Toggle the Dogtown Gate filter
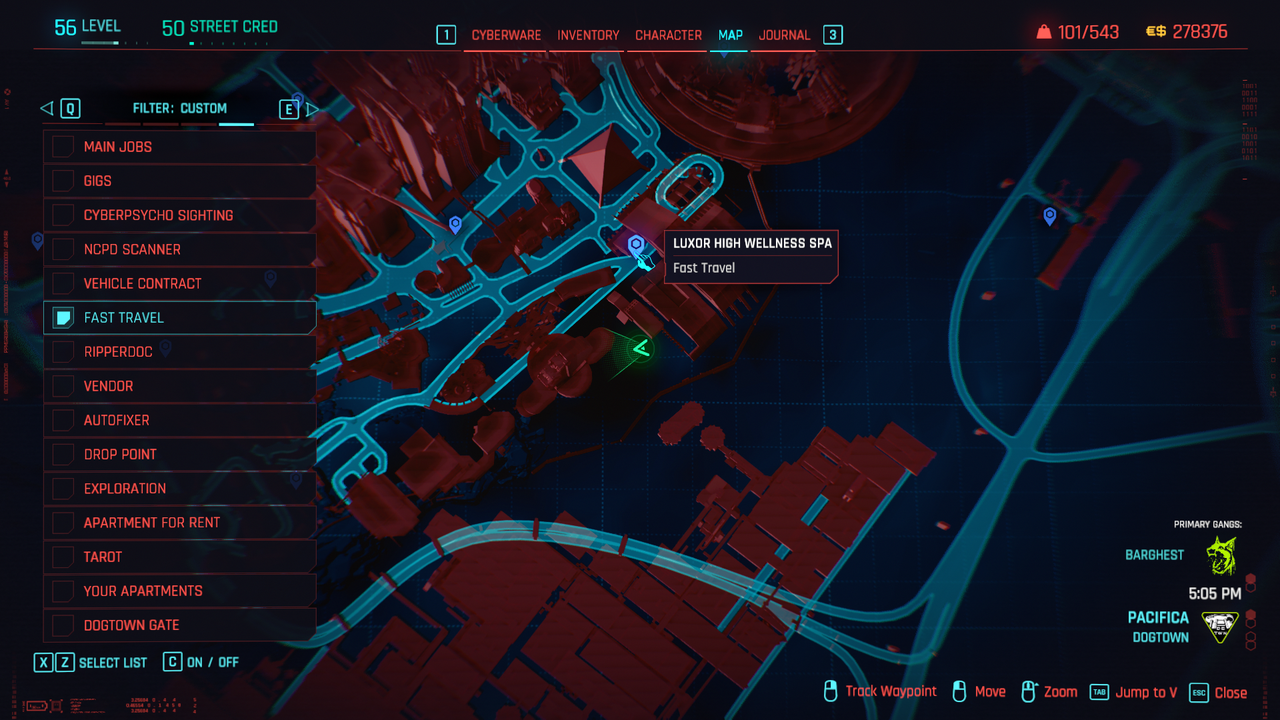The height and width of the screenshot is (720, 1280). [63, 625]
